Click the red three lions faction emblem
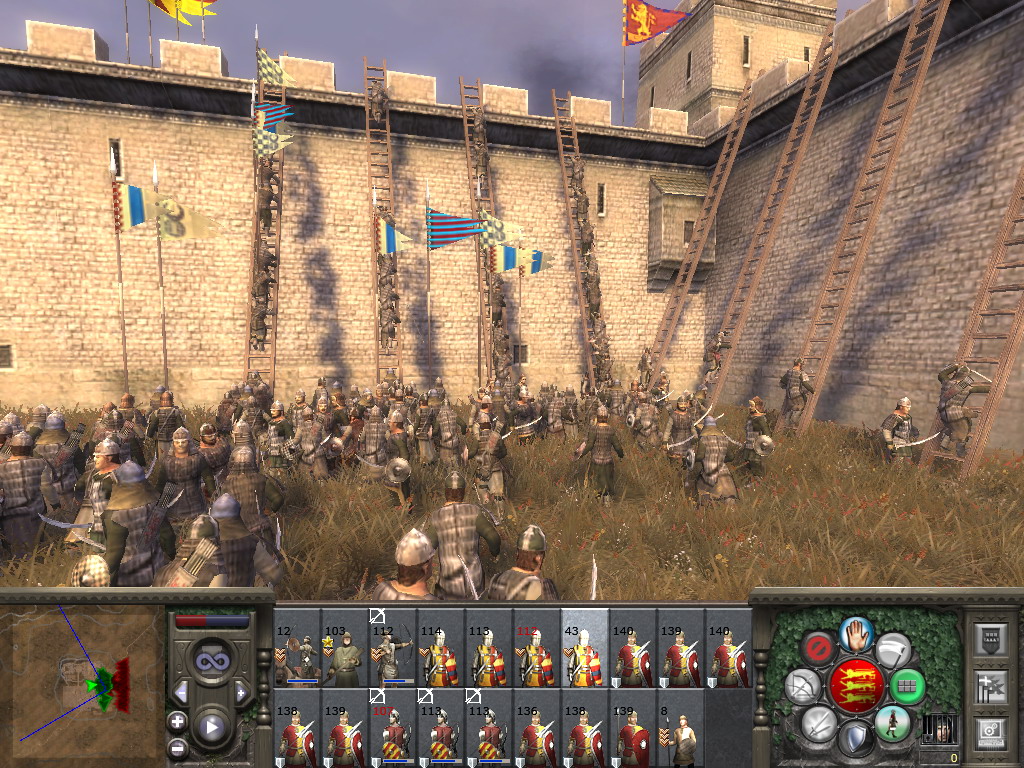 pyautogui.click(x=856, y=686)
